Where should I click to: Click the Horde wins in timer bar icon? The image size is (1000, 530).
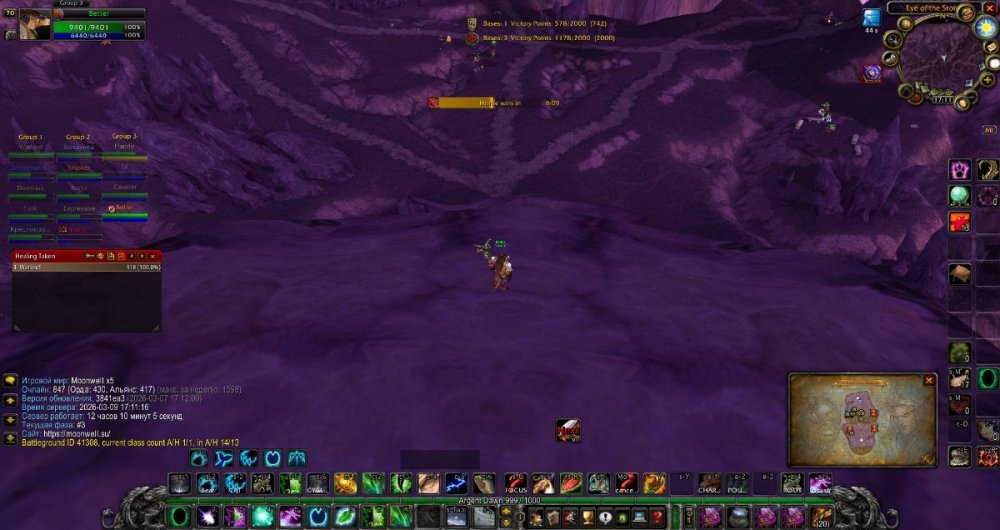[x=434, y=102]
